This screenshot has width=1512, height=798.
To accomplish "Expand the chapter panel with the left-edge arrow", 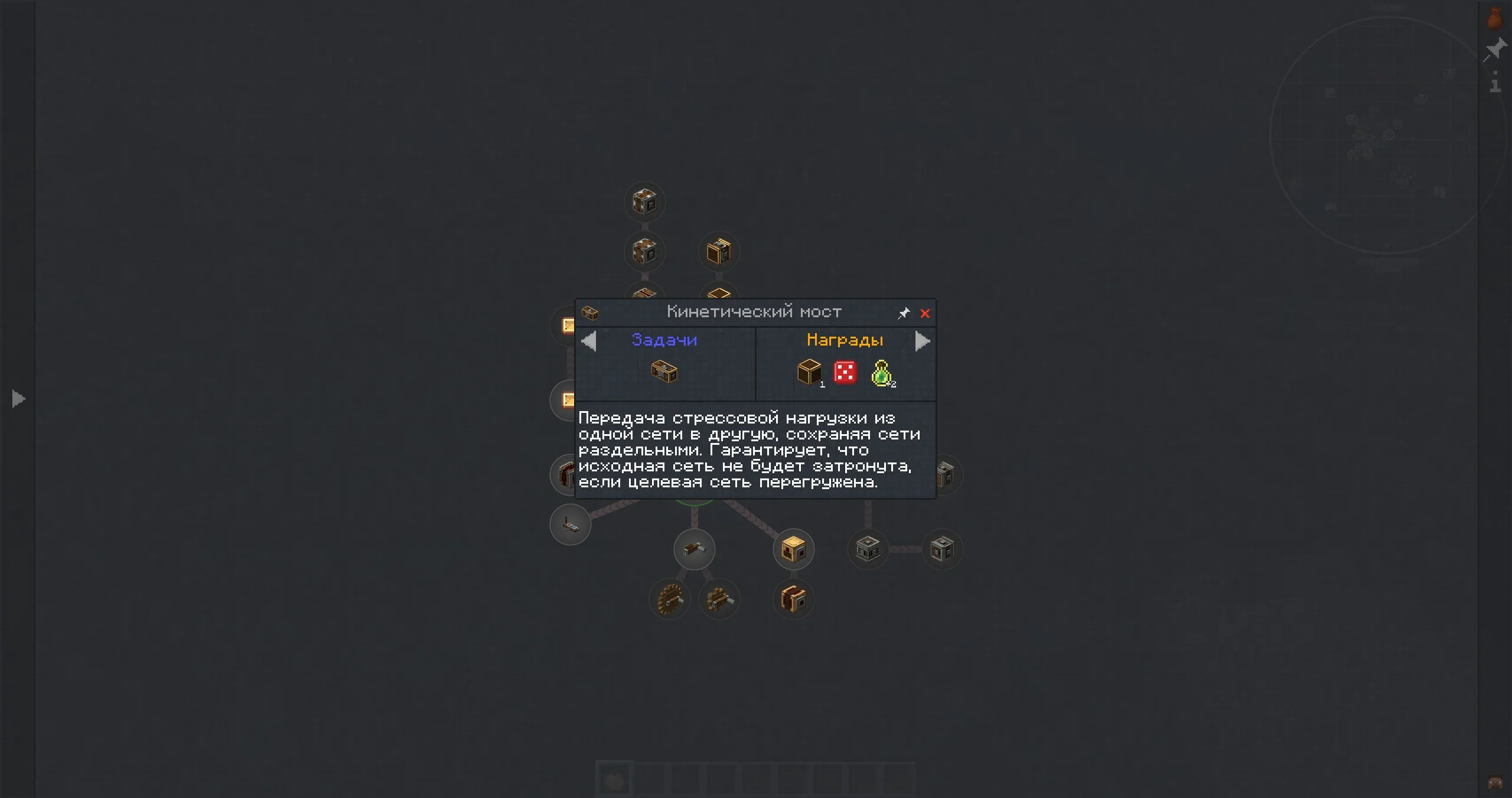I will pos(18,399).
